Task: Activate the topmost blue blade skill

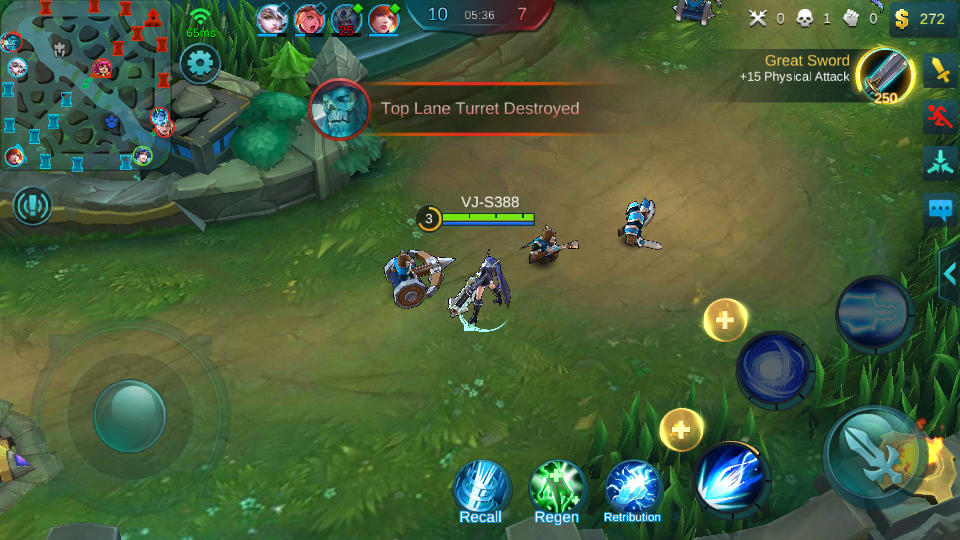Action: pos(873,313)
